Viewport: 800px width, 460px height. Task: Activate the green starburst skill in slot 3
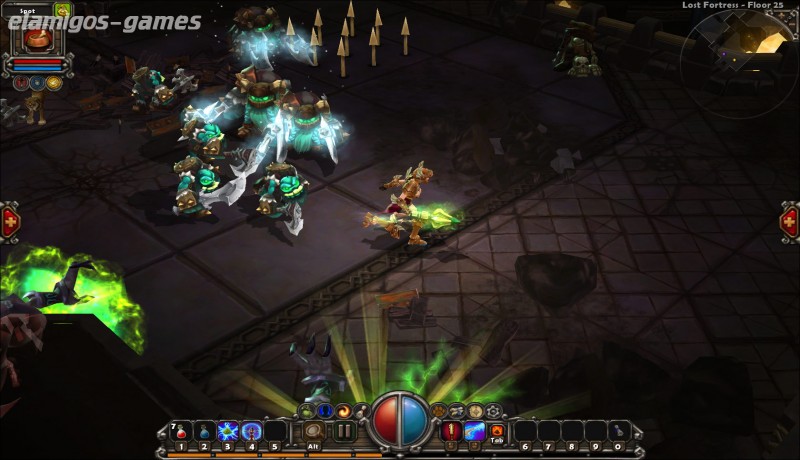pyautogui.click(x=227, y=431)
